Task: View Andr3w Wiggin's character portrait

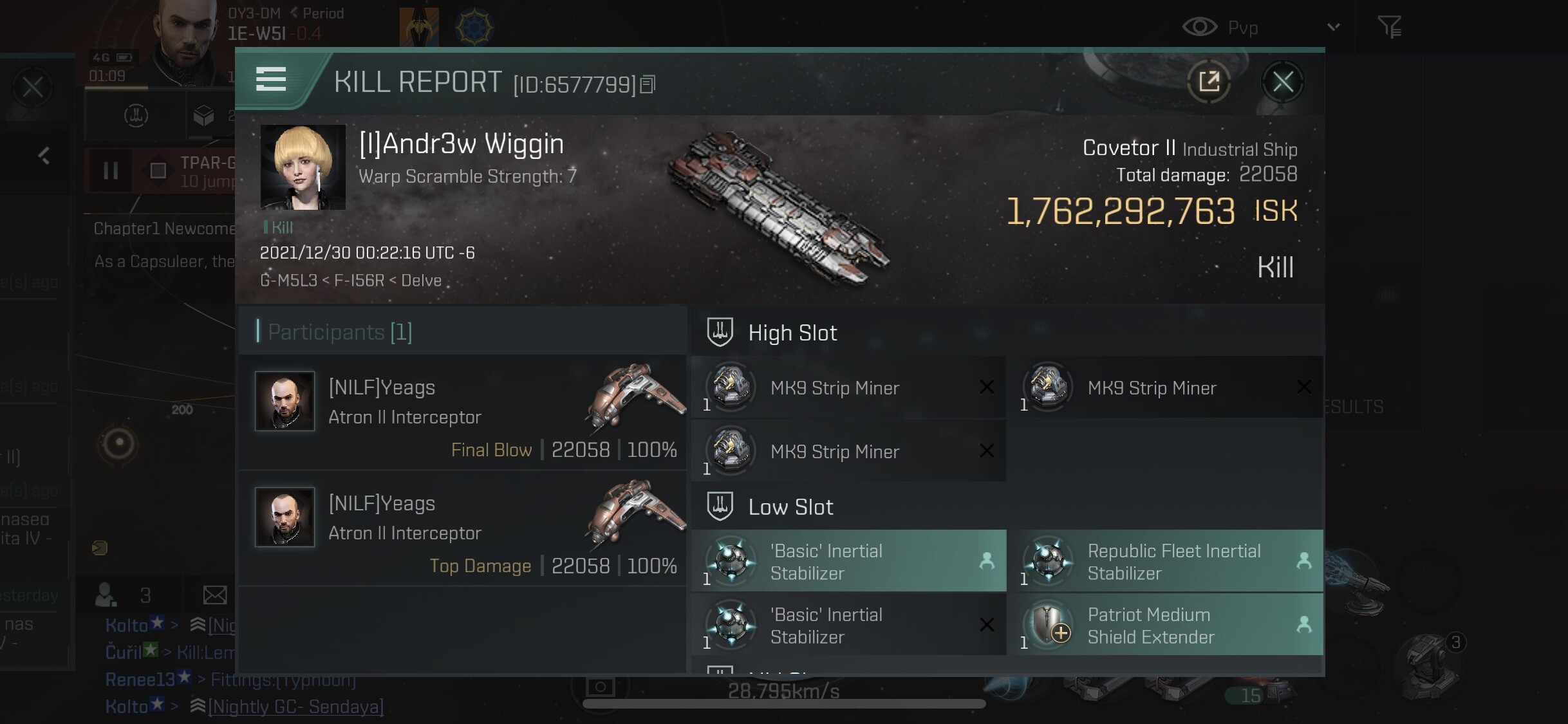Action: click(x=303, y=167)
